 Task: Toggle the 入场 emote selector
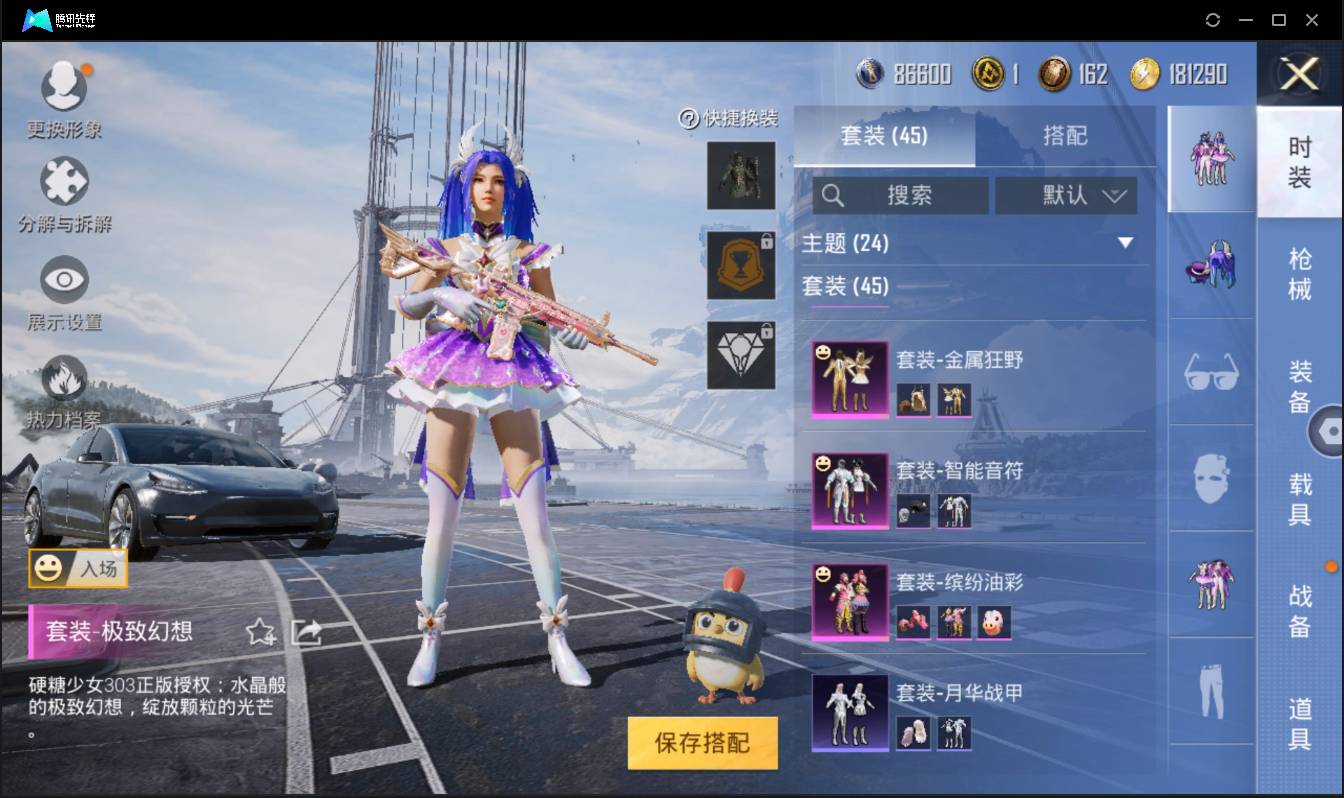[78, 570]
